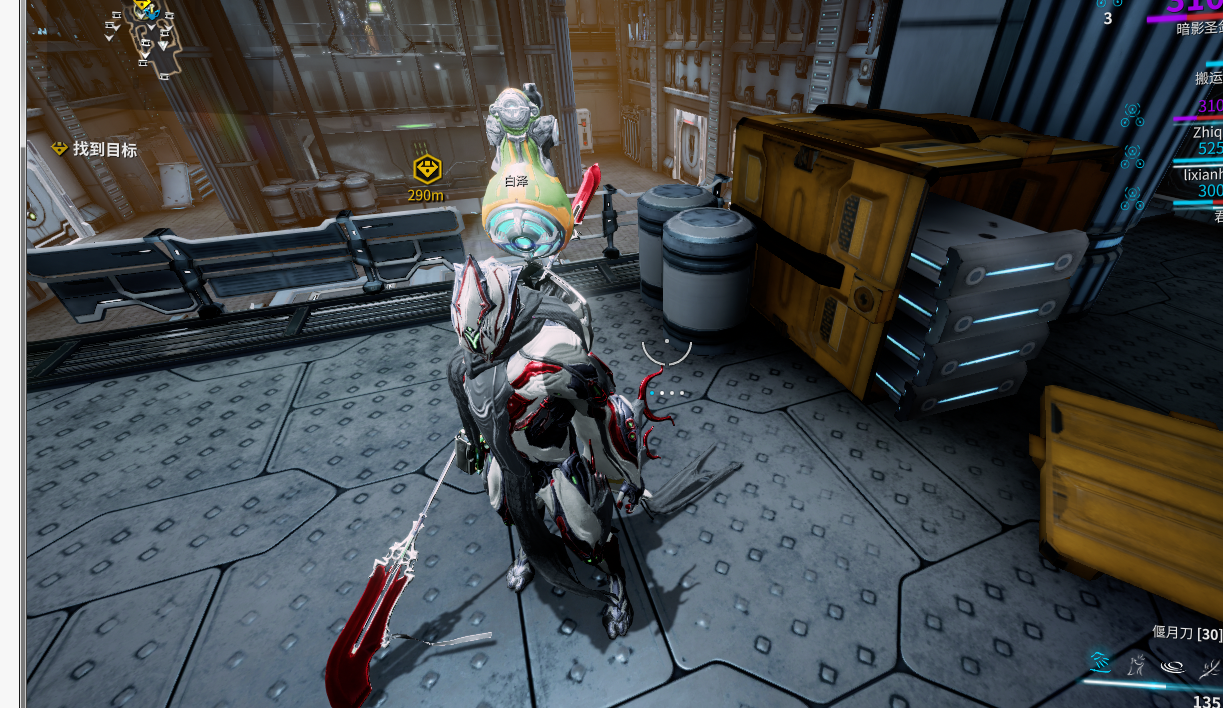
Task: Activate the swirling vortex ability icon
Action: click(x=1173, y=665)
